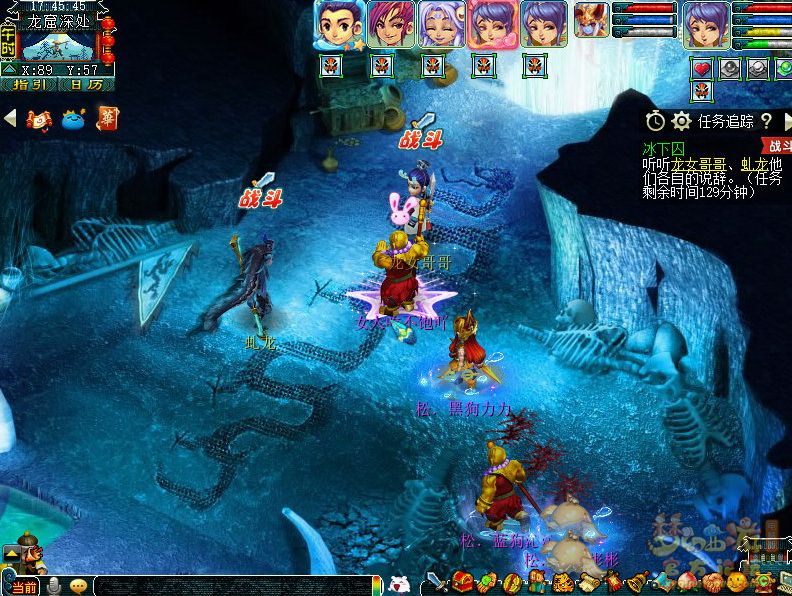Select the red-haired teammate portrait
The height and width of the screenshot is (596, 792).
tap(390, 24)
